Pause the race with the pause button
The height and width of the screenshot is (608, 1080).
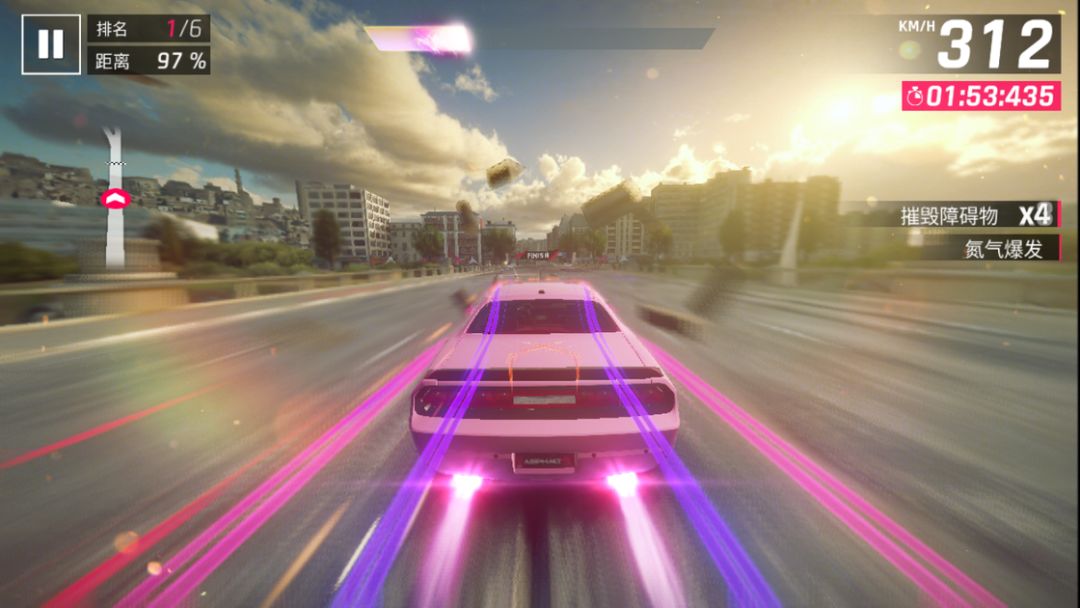point(51,44)
